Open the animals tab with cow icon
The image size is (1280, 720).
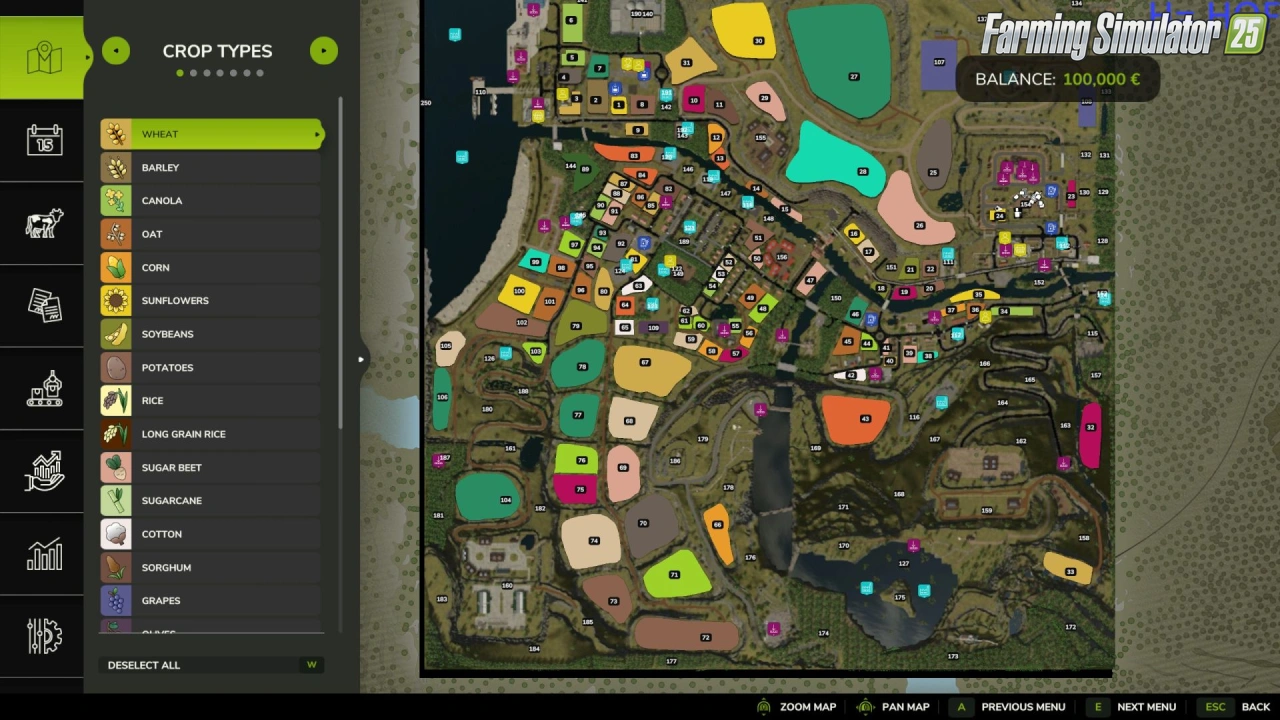click(x=44, y=223)
